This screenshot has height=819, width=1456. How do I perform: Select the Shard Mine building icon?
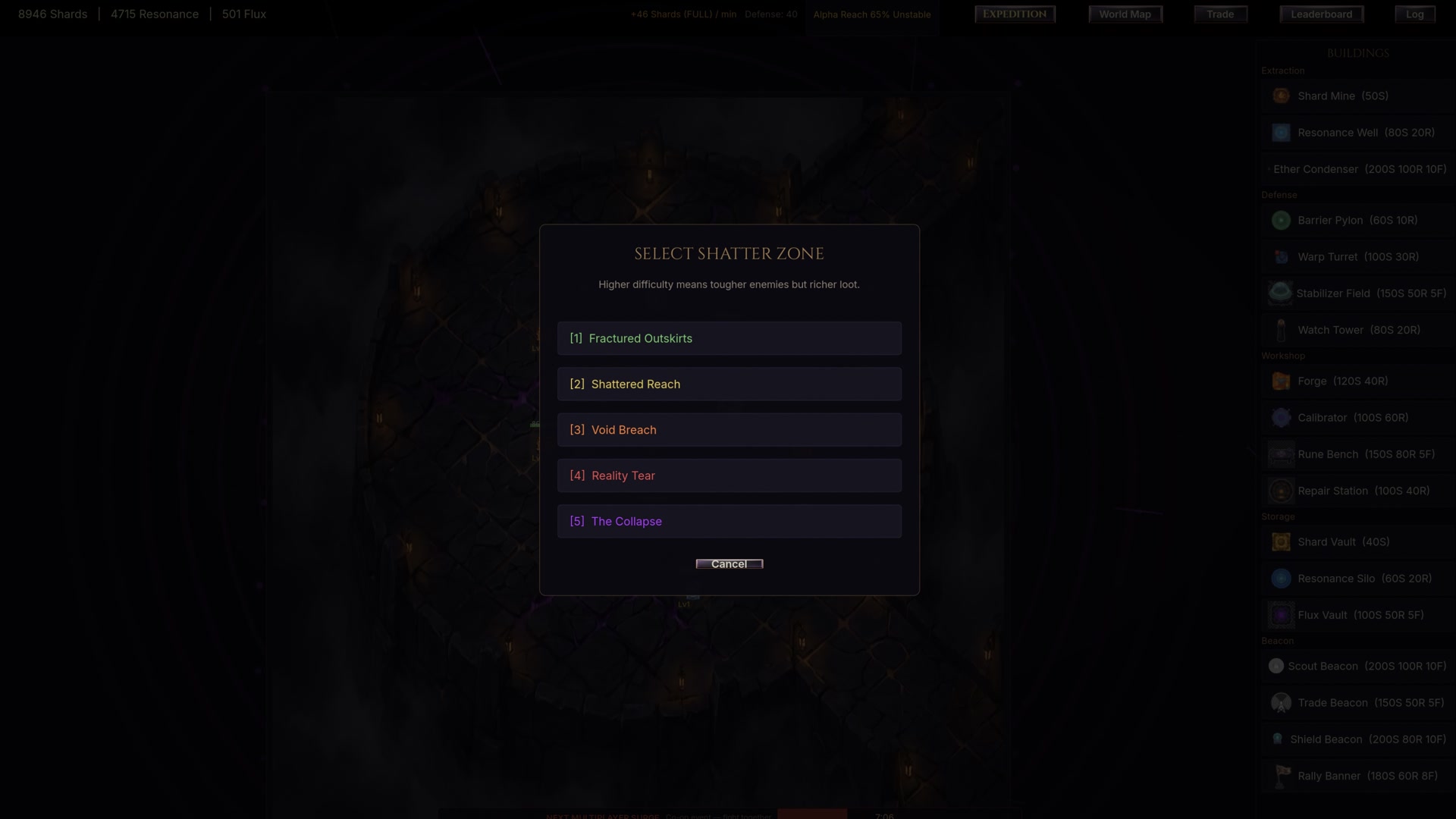pyautogui.click(x=1282, y=96)
